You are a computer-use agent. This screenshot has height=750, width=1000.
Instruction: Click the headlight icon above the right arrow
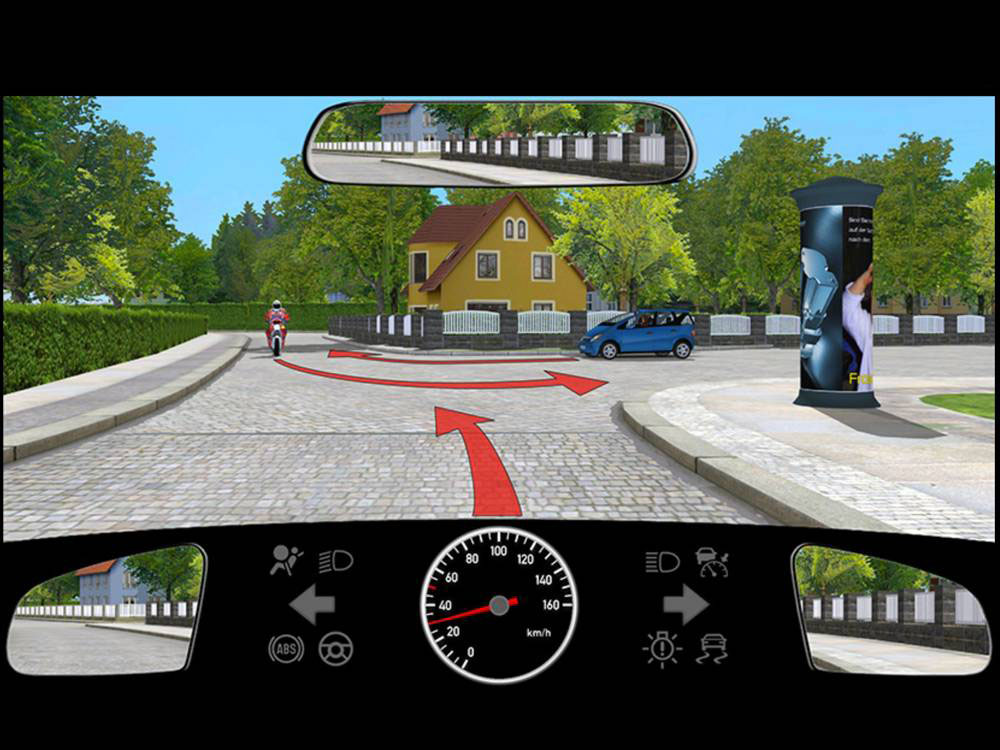pyautogui.click(x=662, y=562)
